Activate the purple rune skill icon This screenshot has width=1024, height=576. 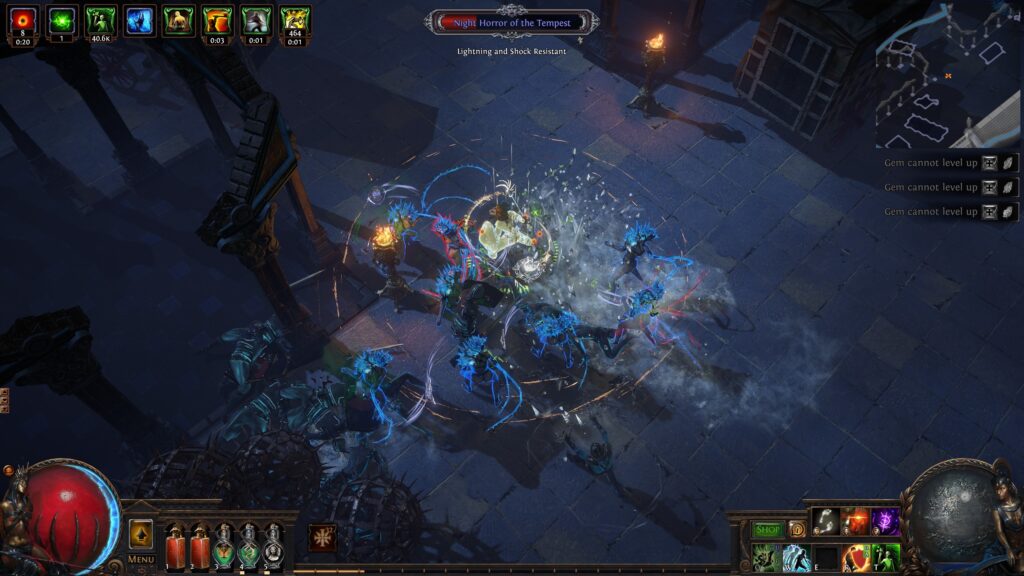coord(885,521)
